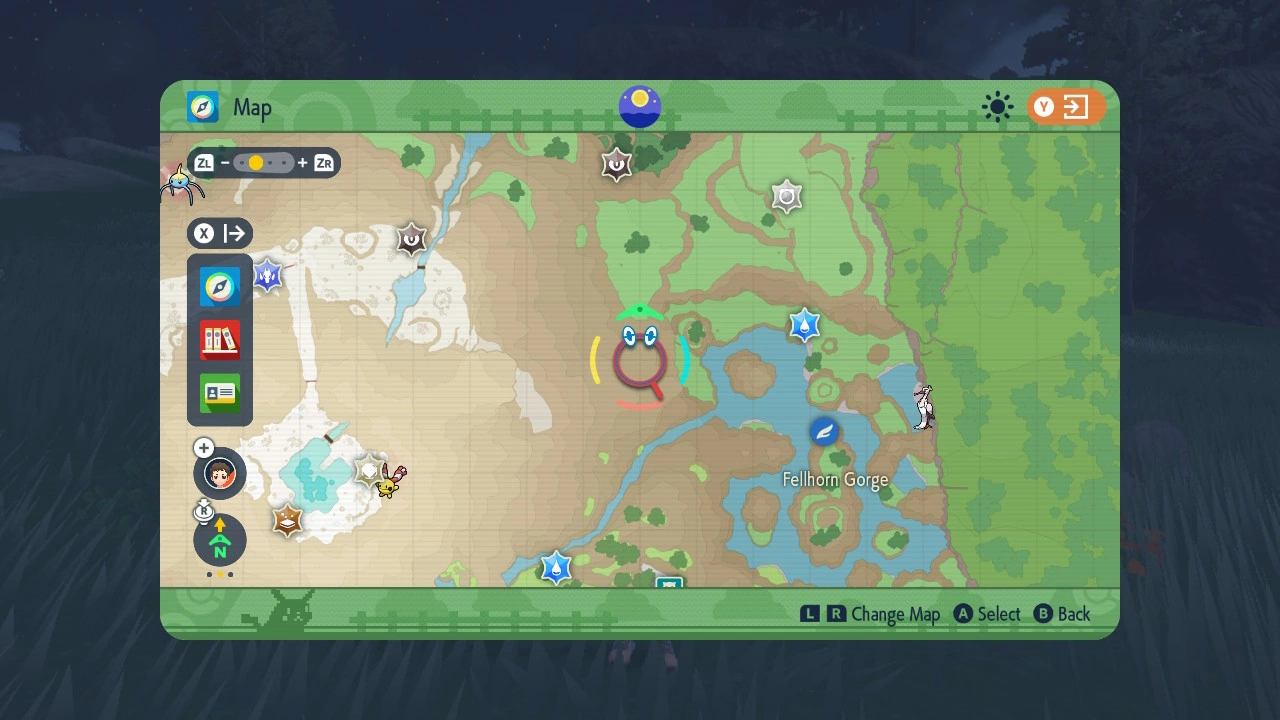
Task: Select the feather landmark marker at Fellhorn Gorge
Action: click(x=823, y=432)
